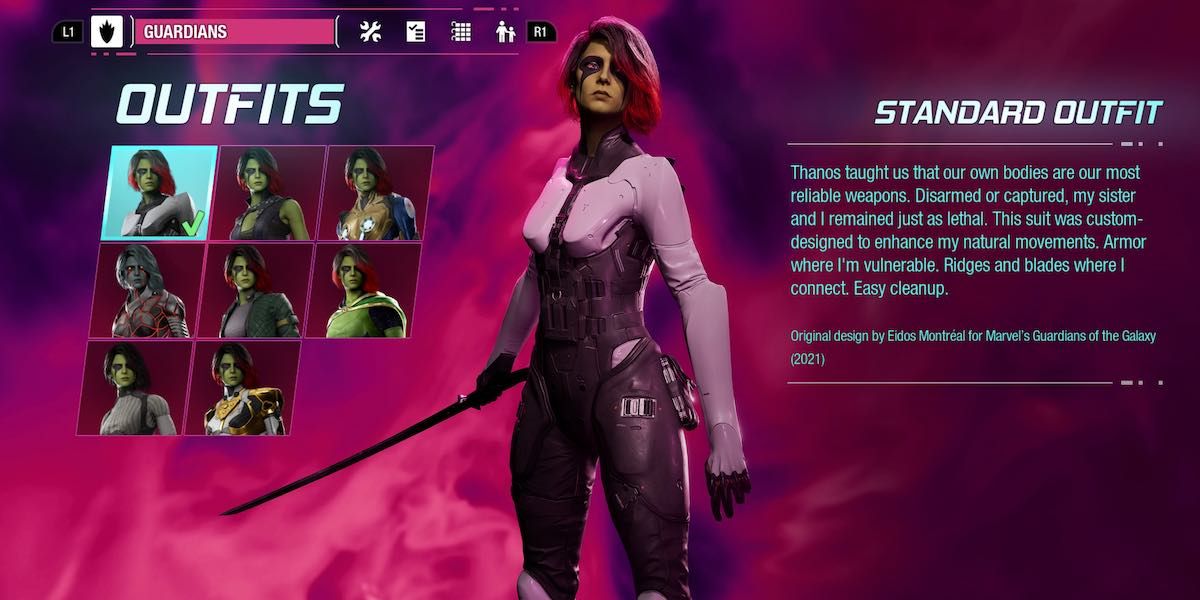1200x600 pixels.
Task: Switch to the grid notebook tab
Action: (461, 32)
